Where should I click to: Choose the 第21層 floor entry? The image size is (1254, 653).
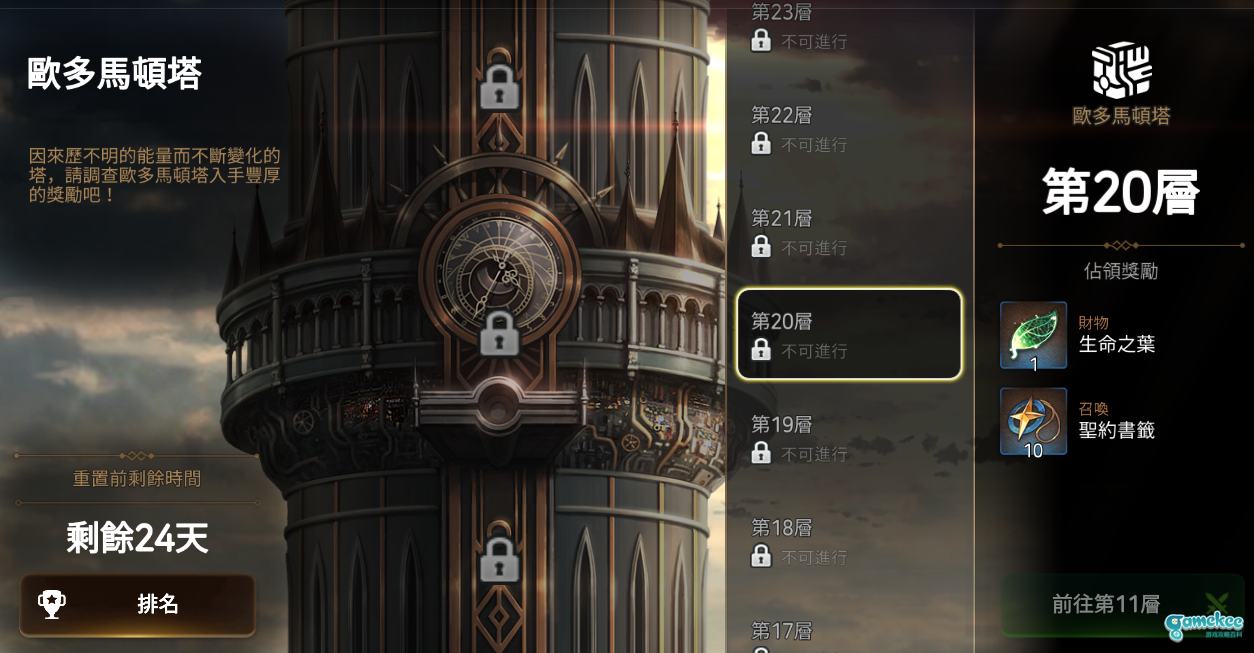[x=848, y=232]
